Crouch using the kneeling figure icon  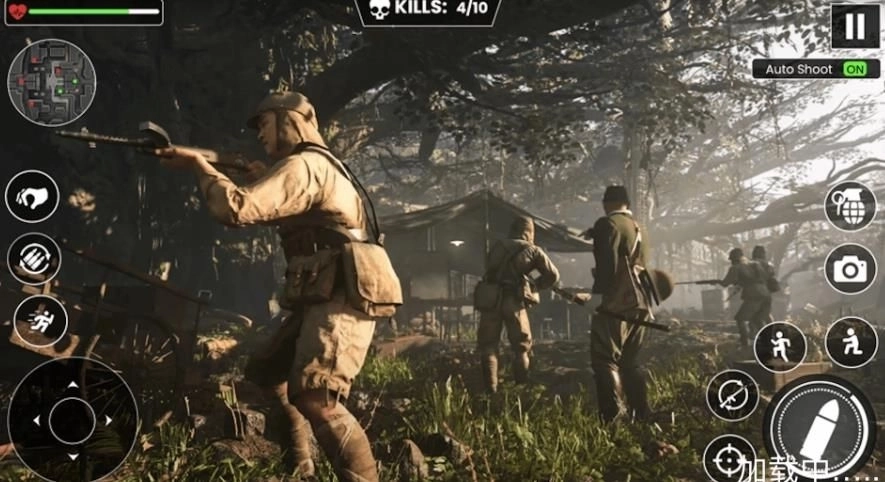[851, 343]
